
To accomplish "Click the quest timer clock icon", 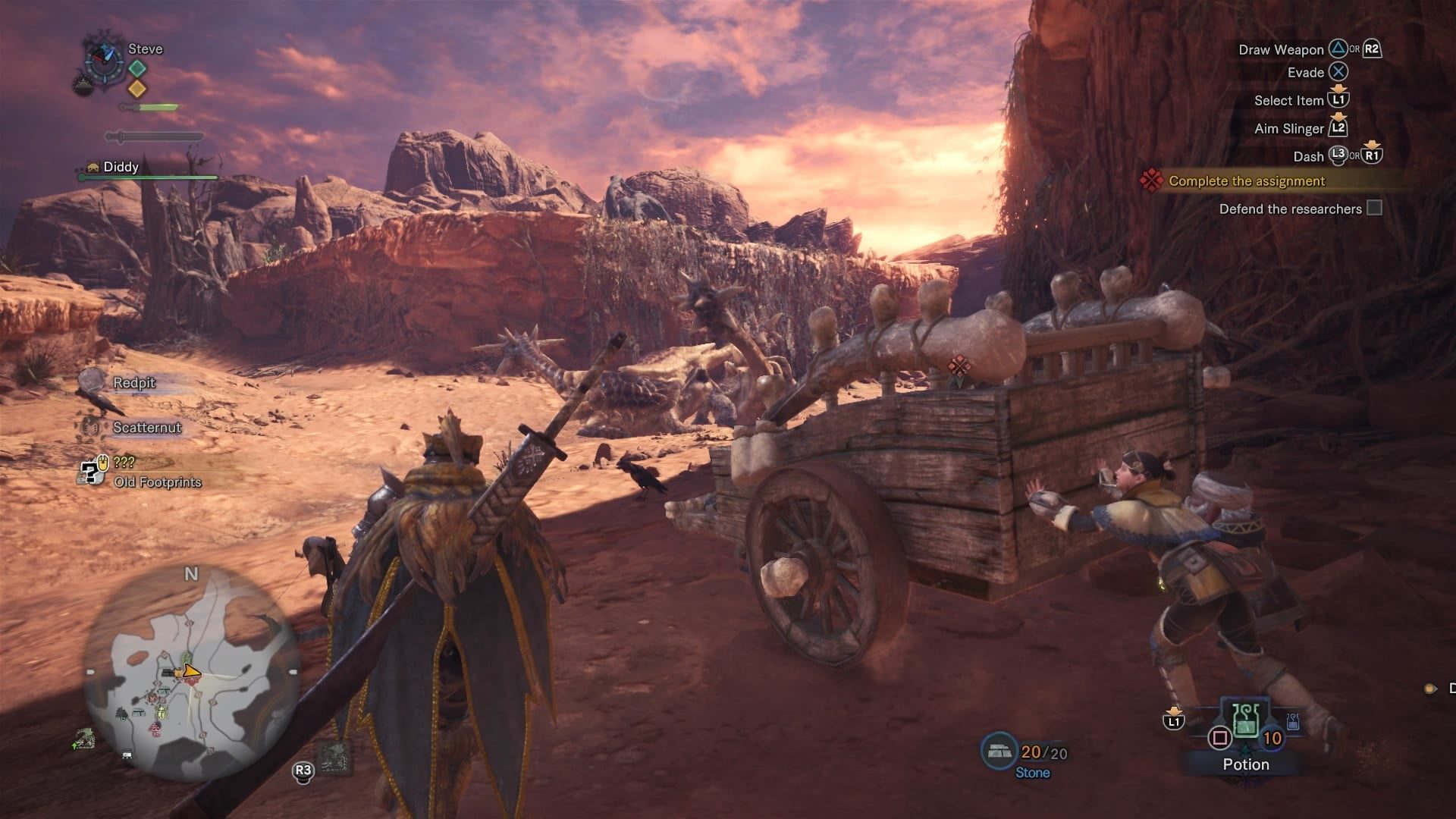I will 103,56.
